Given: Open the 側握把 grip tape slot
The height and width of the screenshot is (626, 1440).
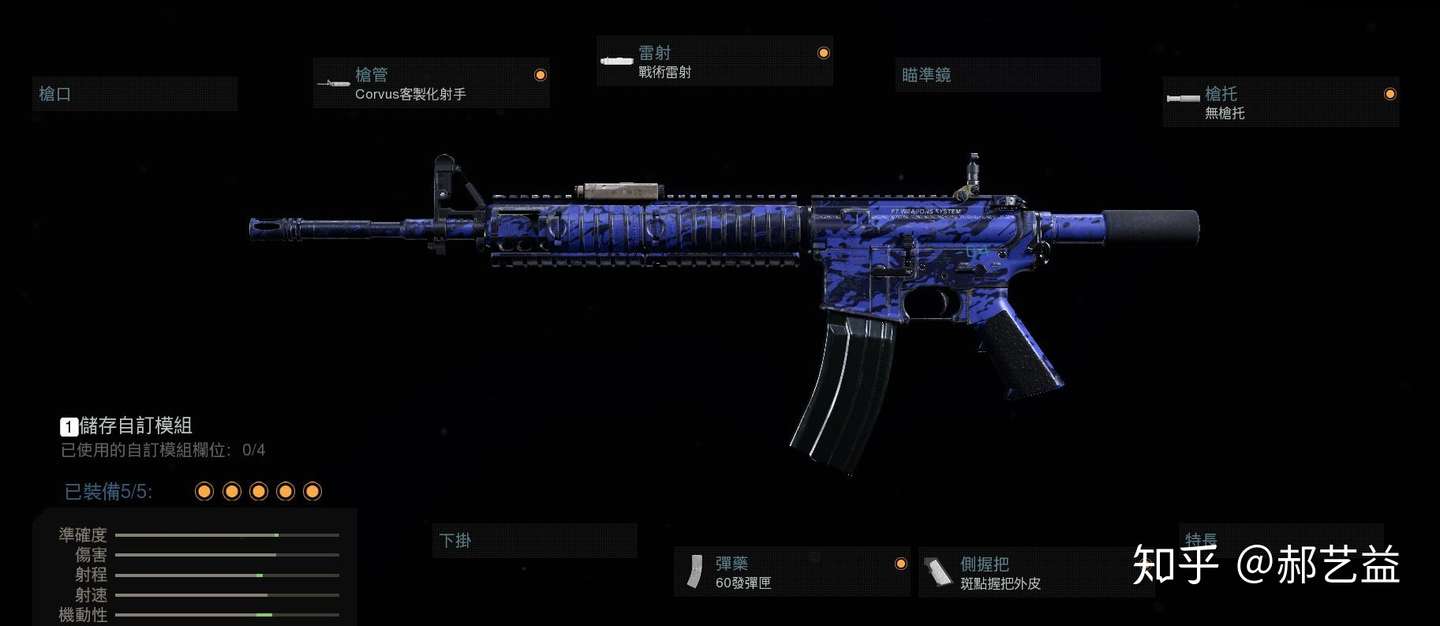Looking at the screenshot, I should point(1035,572).
